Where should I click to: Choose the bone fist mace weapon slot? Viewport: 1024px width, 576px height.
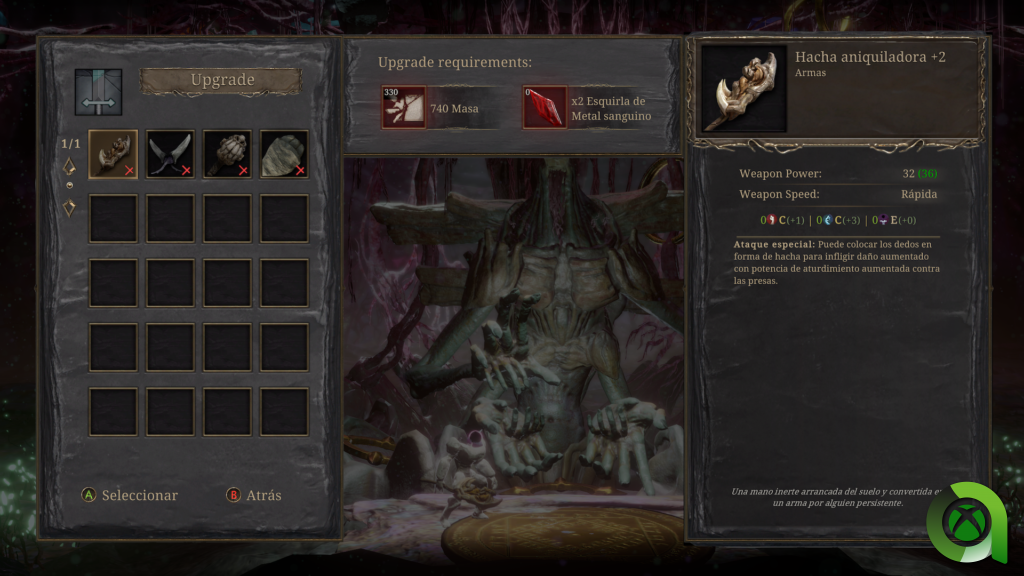(227, 154)
